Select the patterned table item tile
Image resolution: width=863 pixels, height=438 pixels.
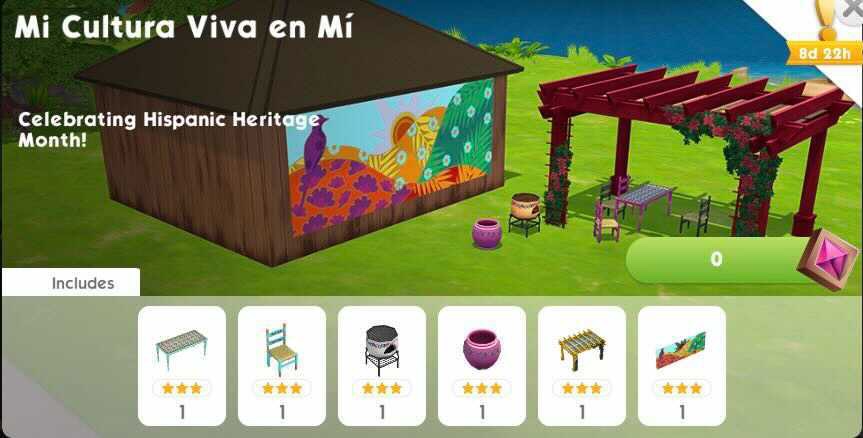coord(181,365)
